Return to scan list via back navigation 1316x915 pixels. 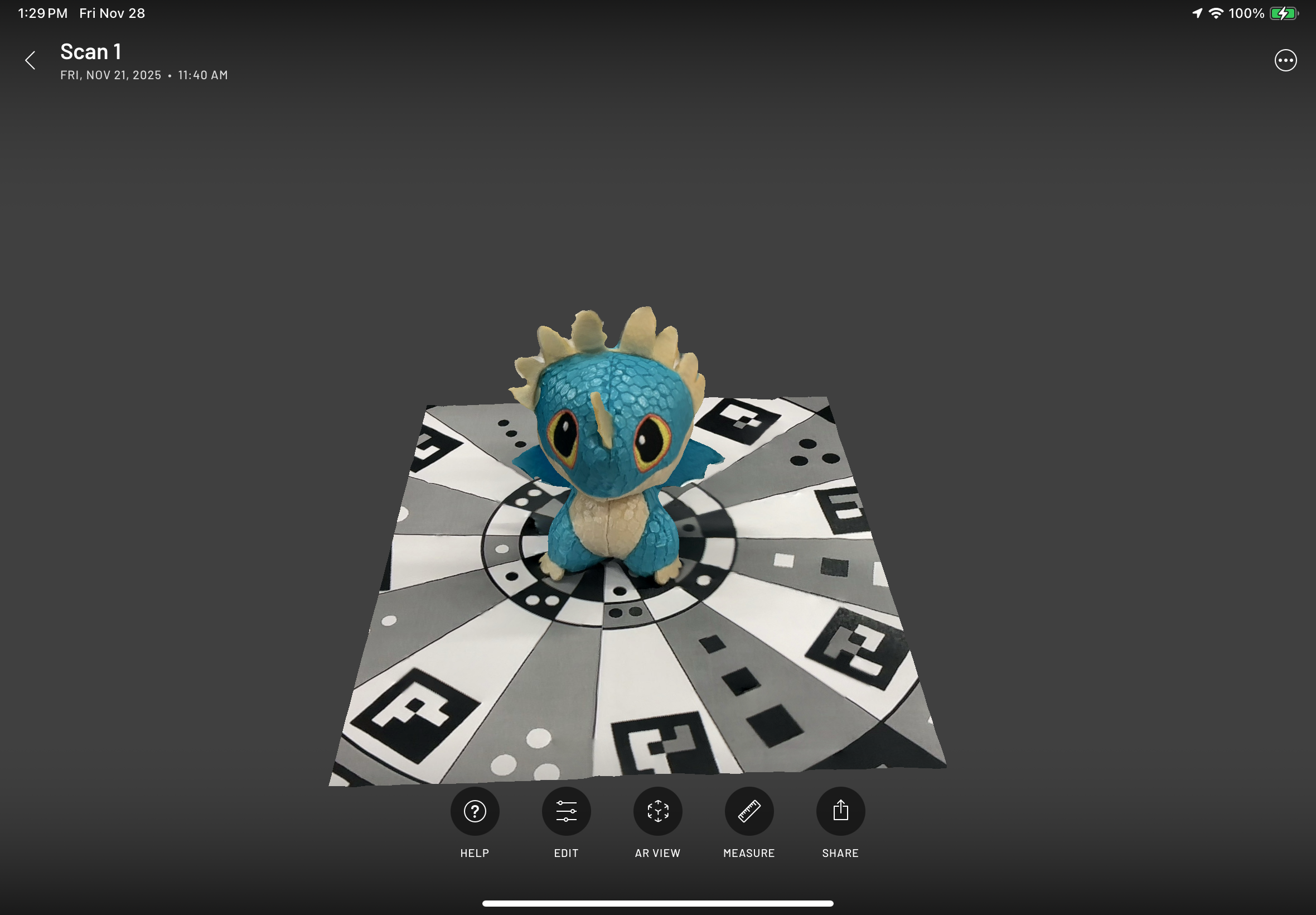pos(30,60)
